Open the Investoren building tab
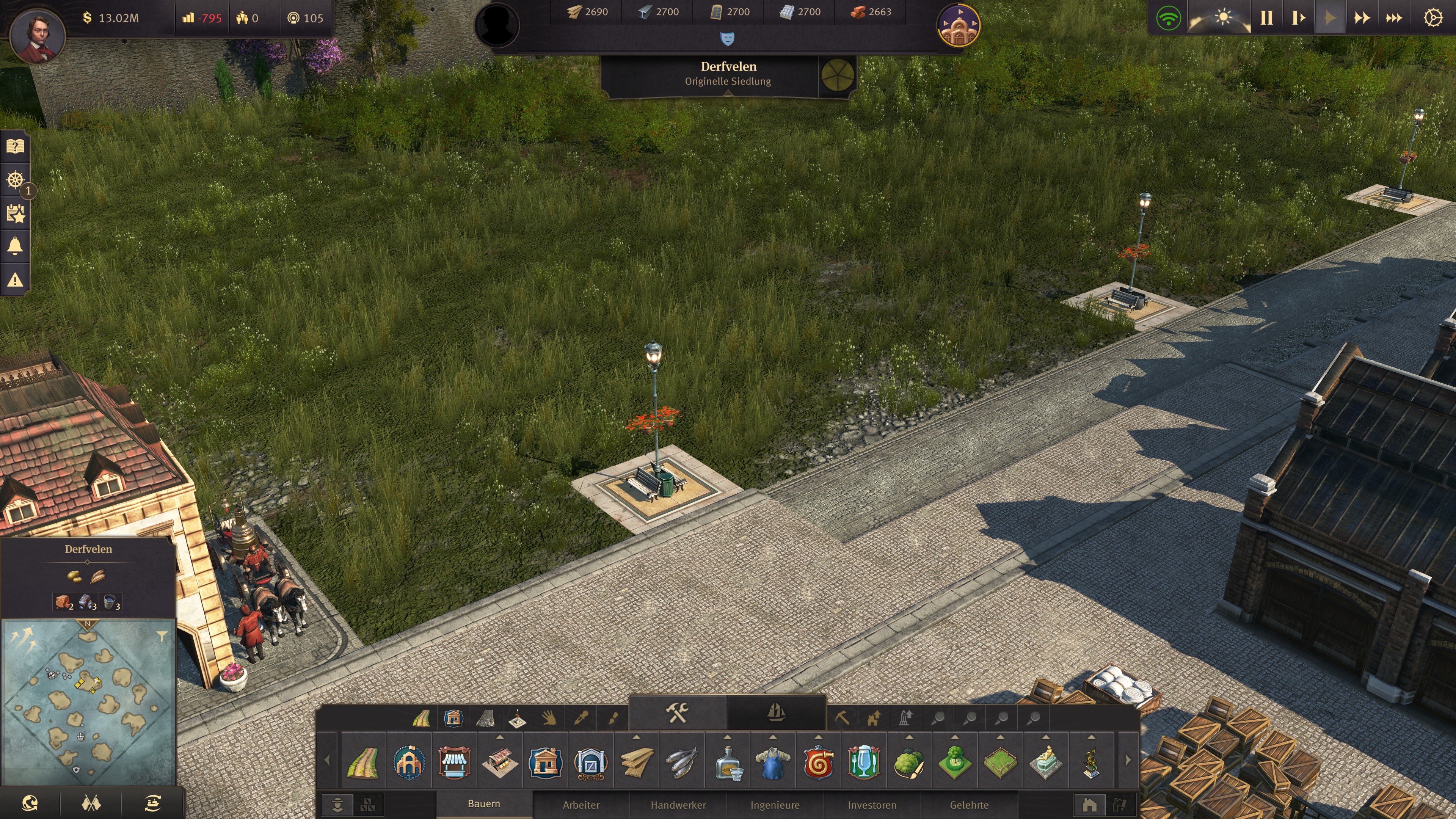1456x819 pixels. [x=872, y=805]
